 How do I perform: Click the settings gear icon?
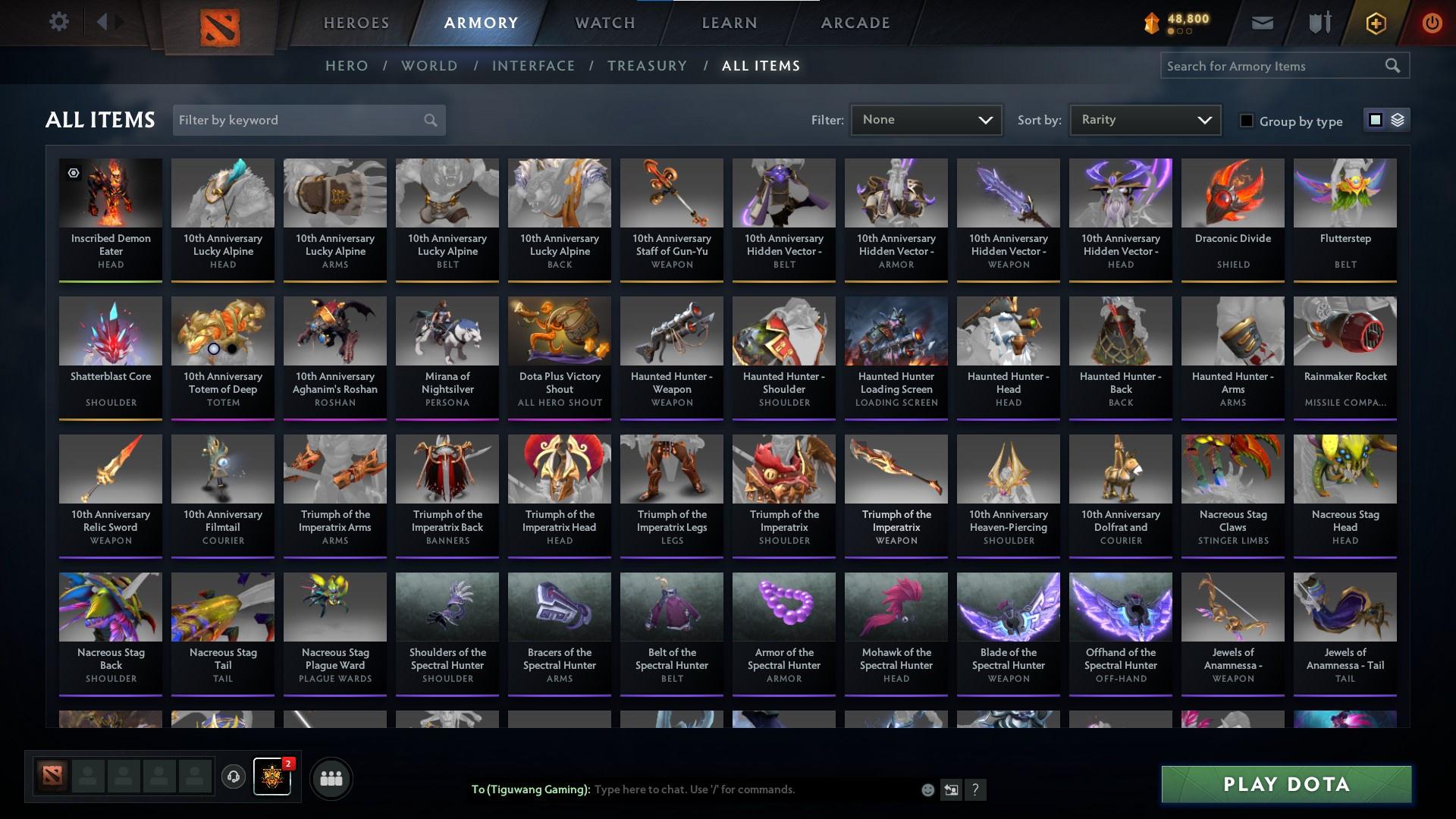click(59, 21)
